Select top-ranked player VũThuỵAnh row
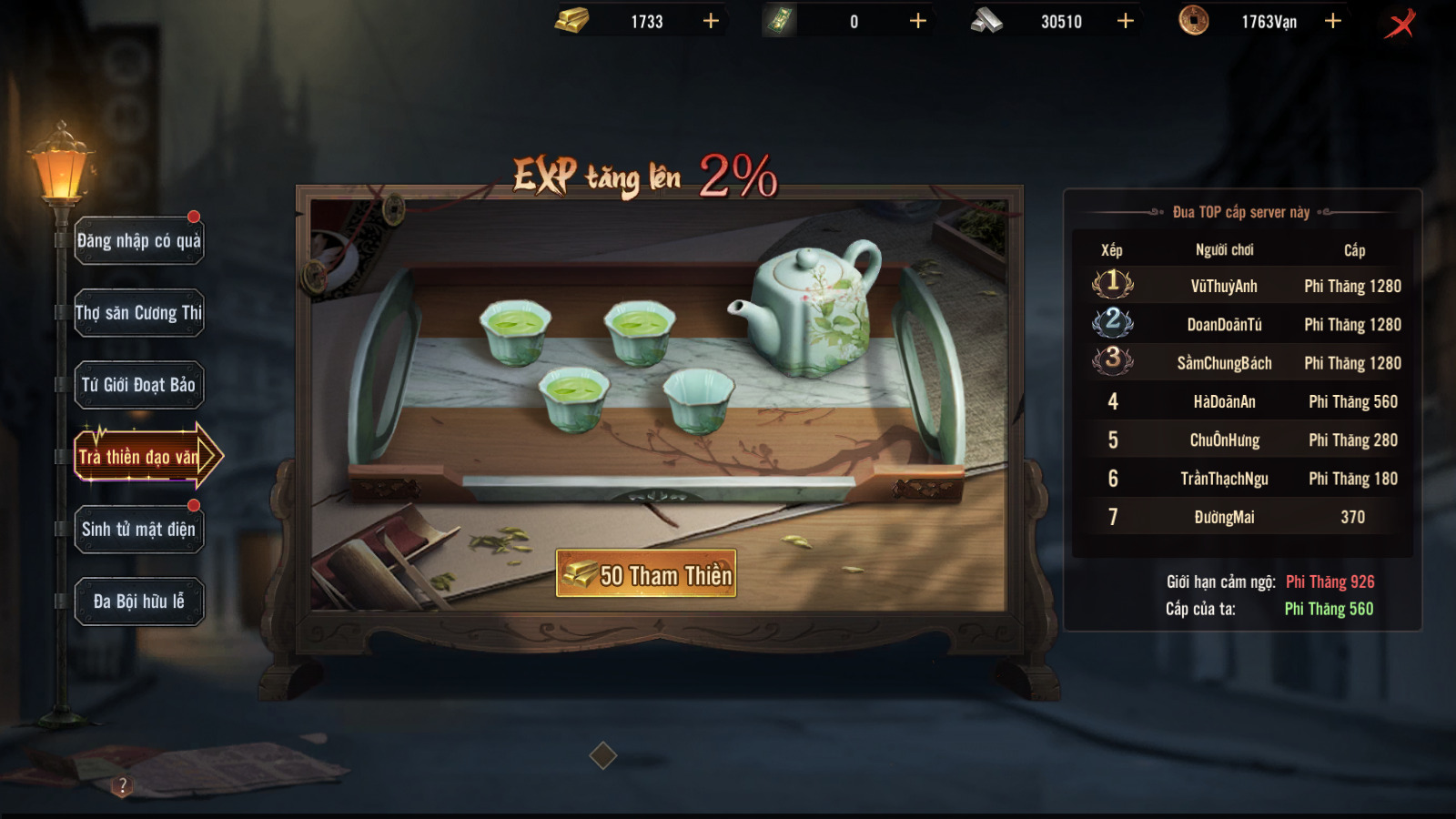Screen dimensions: 1456x819 [x=1243, y=286]
